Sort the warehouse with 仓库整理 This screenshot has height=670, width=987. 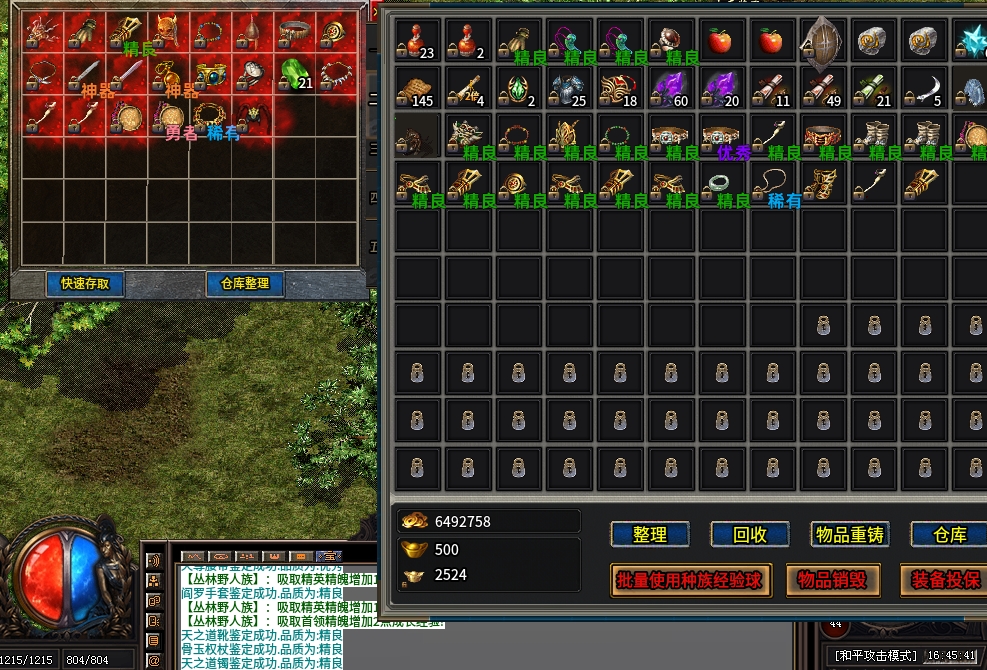click(245, 284)
